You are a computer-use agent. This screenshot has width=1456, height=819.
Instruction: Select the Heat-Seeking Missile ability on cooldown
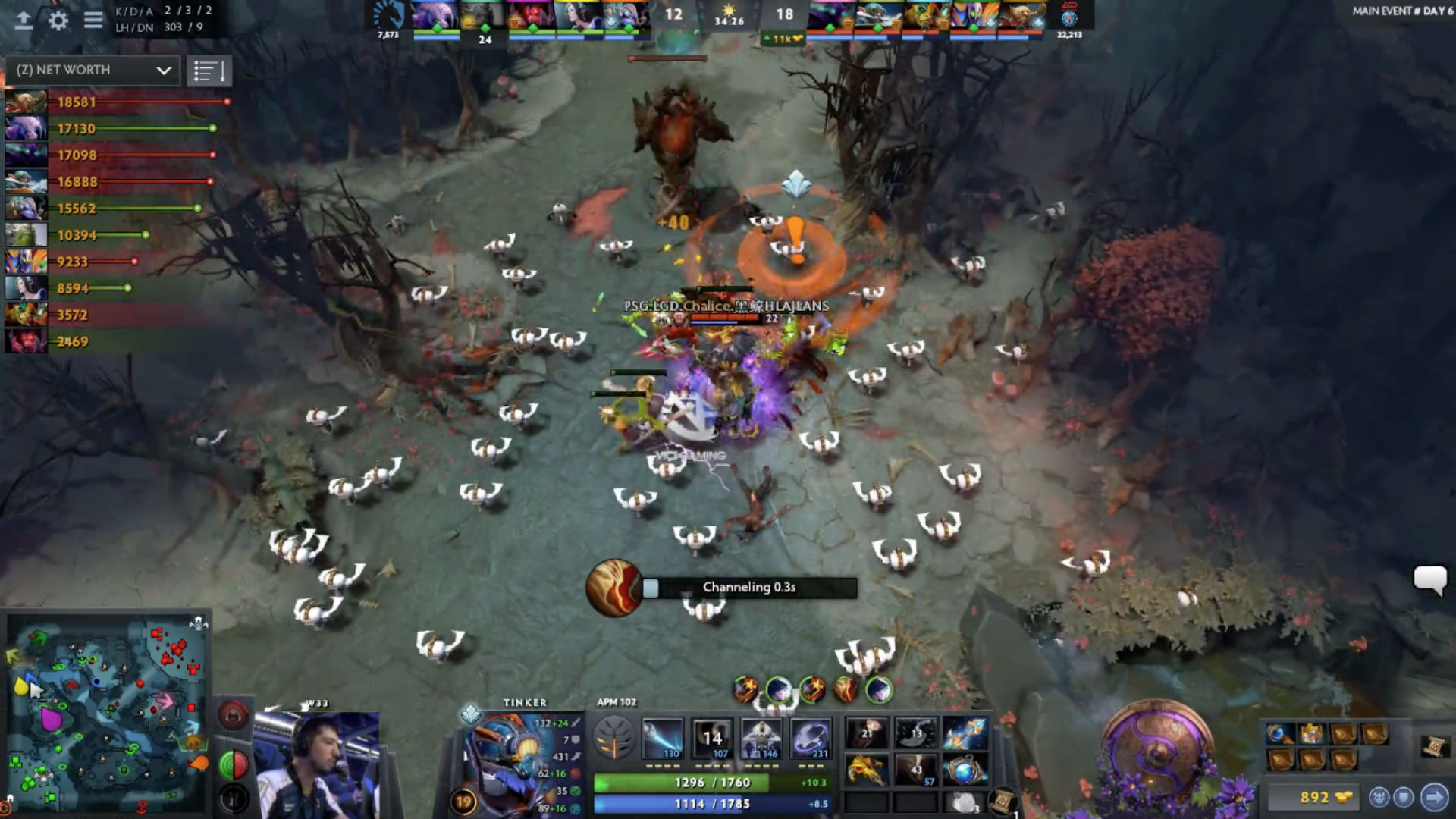click(712, 739)
